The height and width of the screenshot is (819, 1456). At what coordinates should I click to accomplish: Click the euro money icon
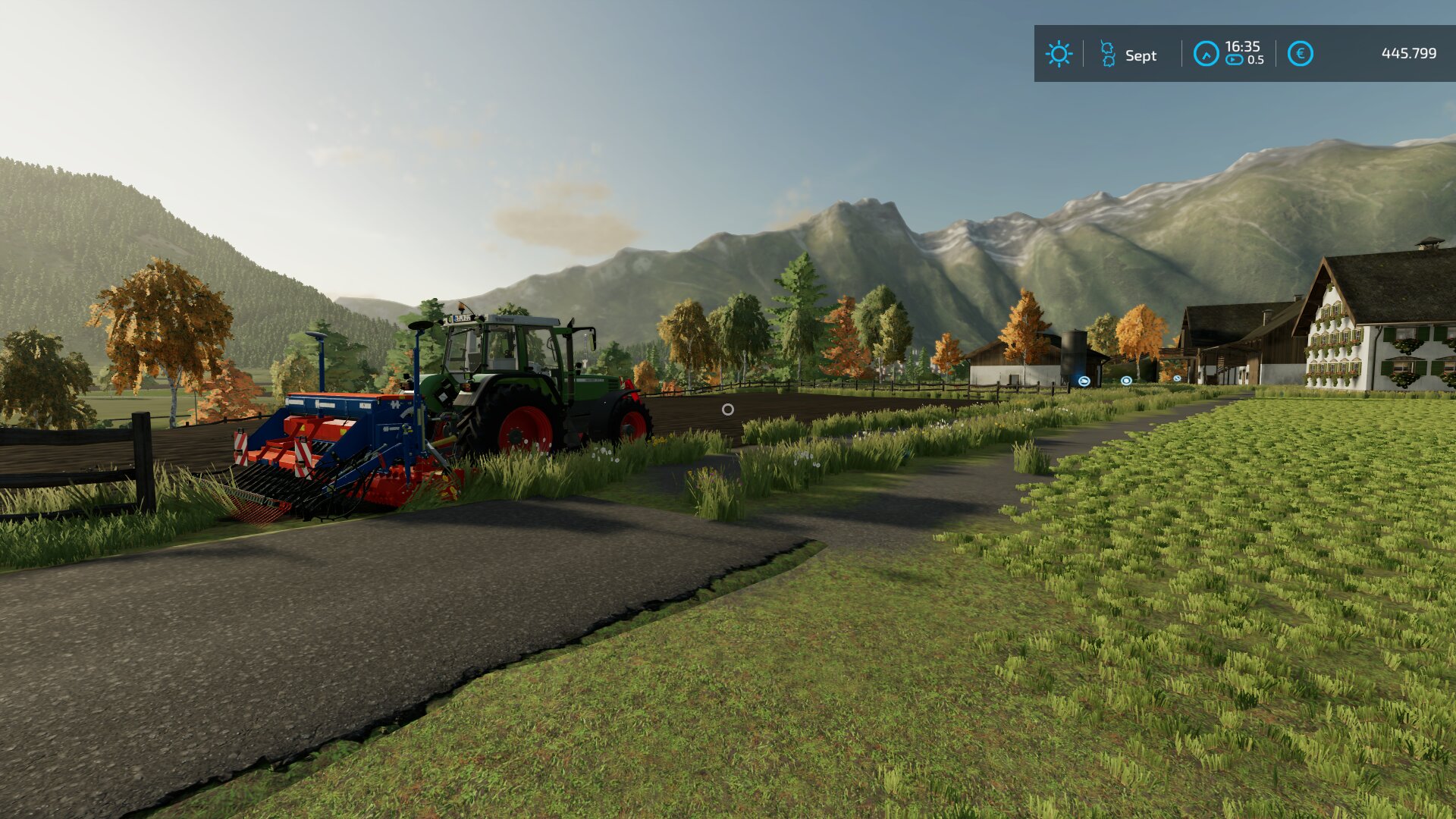(1300, 54)
